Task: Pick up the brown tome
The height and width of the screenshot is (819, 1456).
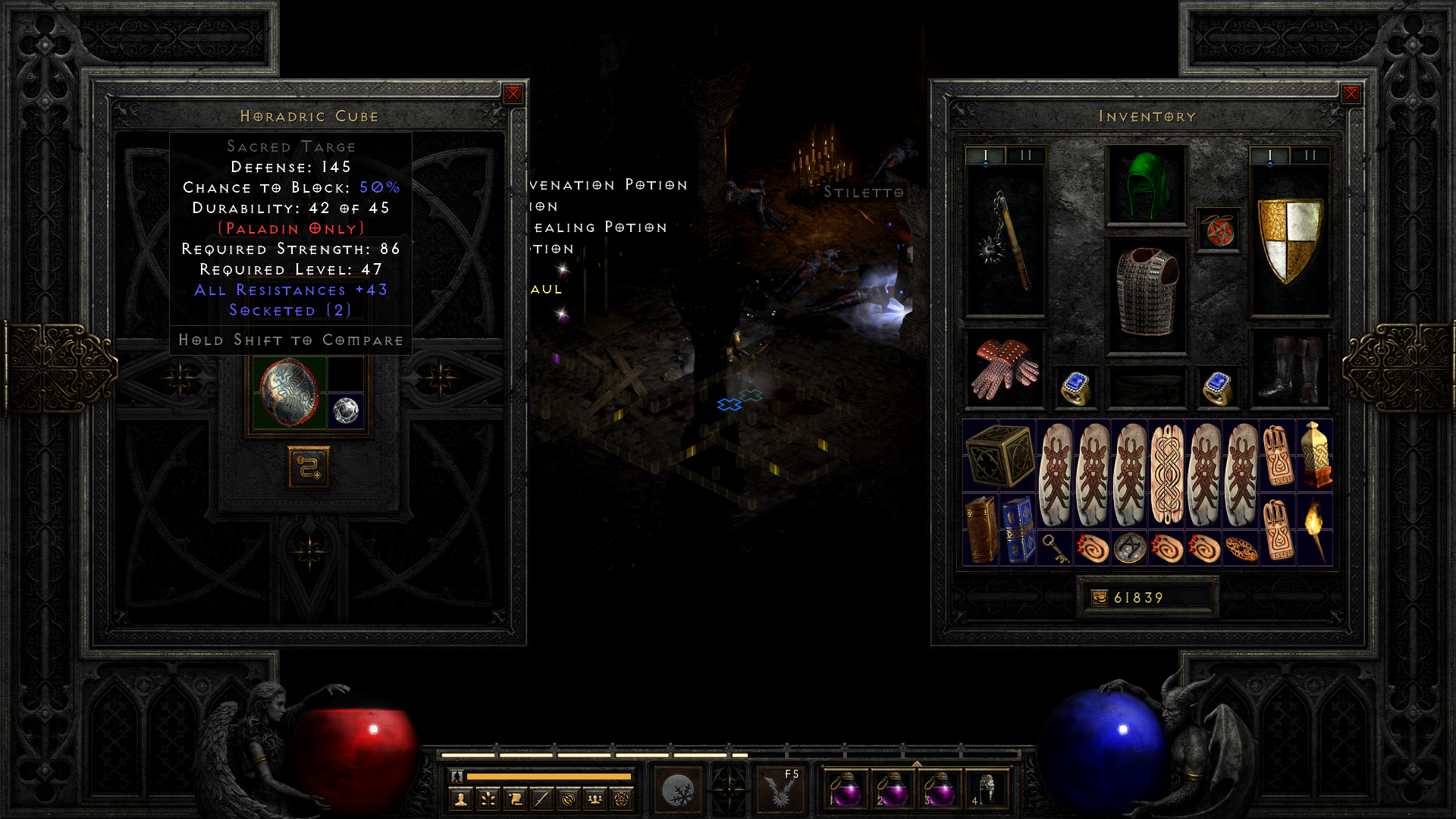Action: point(981,530)
